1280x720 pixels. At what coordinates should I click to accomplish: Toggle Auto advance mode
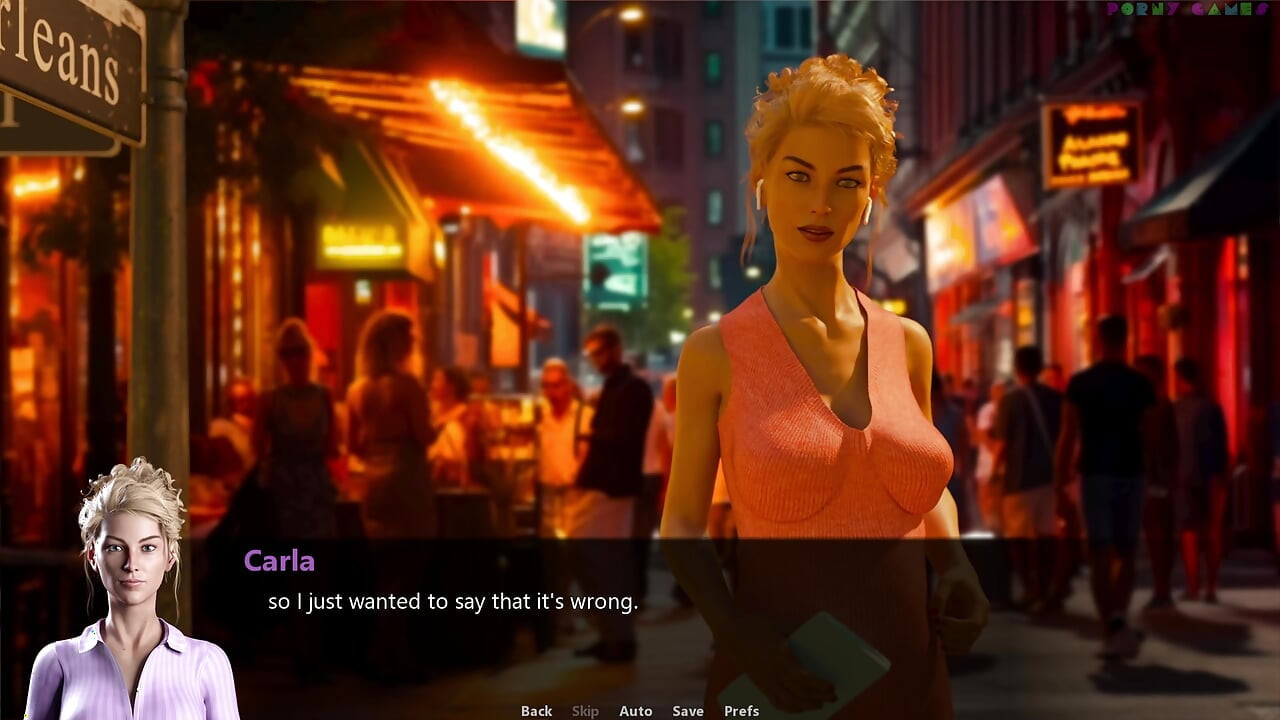pyautogui.click(x=635, y=711)
